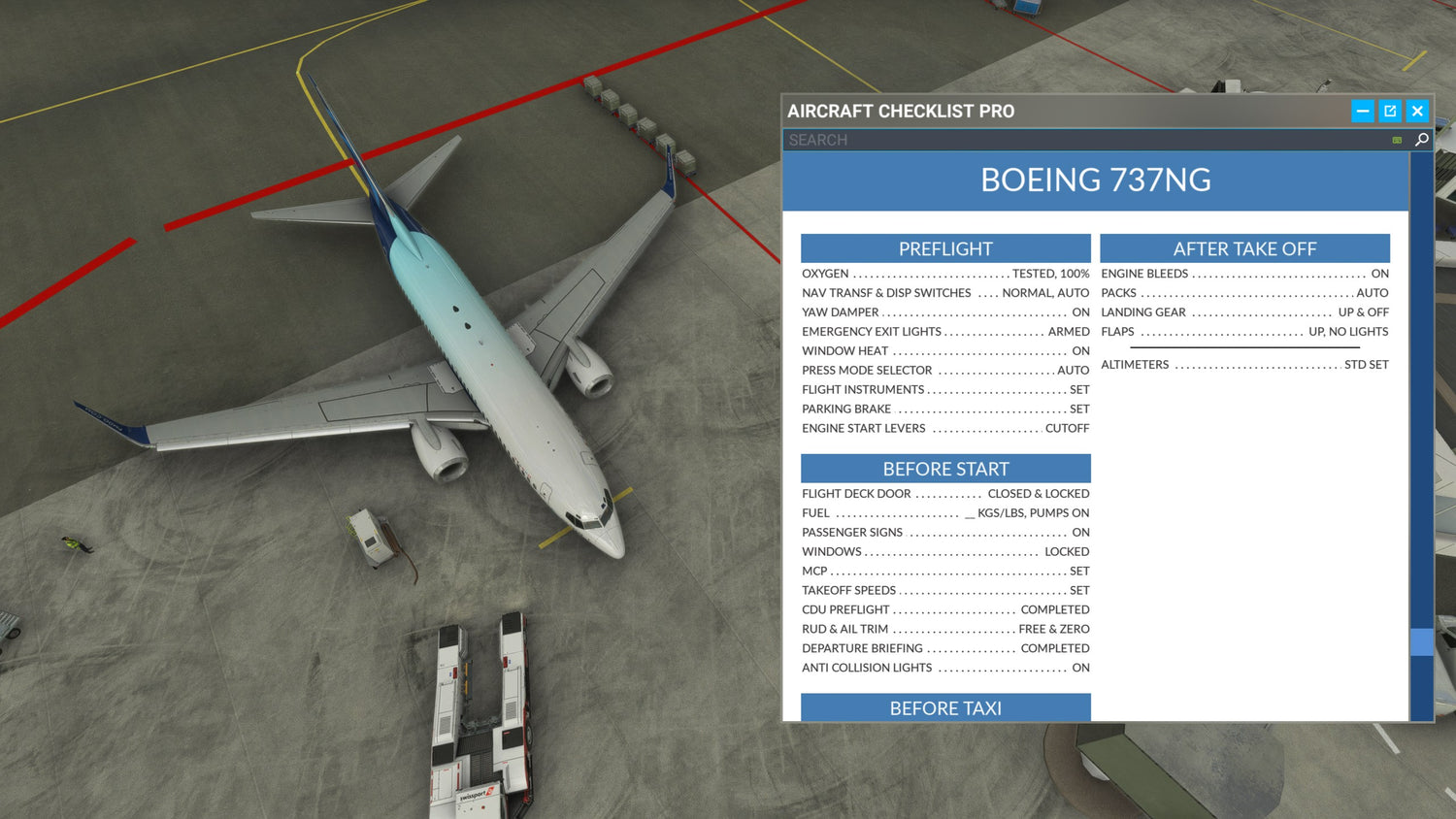Check off PARKING BRAKE SET item

click(945, 409)
